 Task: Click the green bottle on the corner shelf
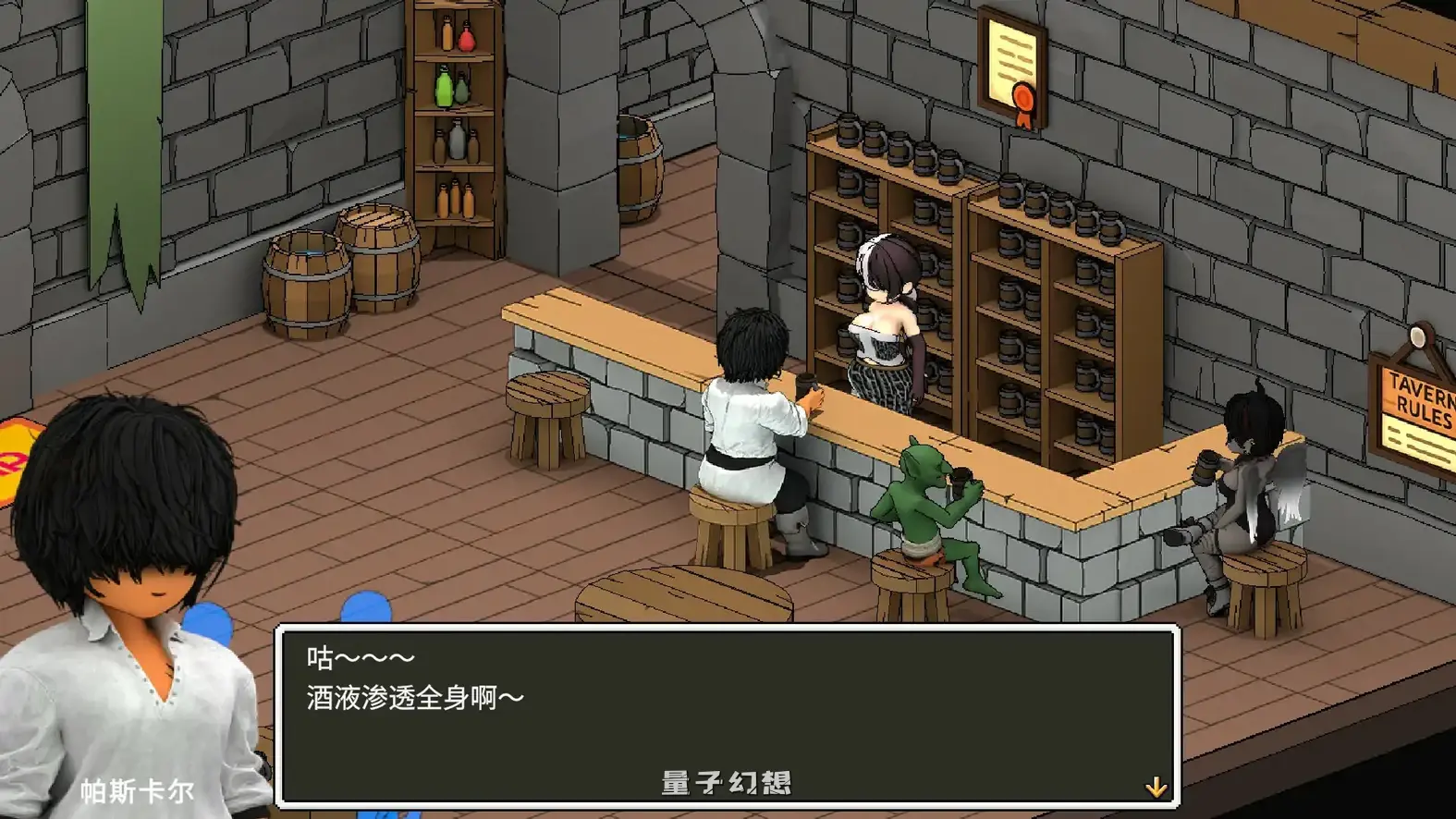tap(443, 90)
